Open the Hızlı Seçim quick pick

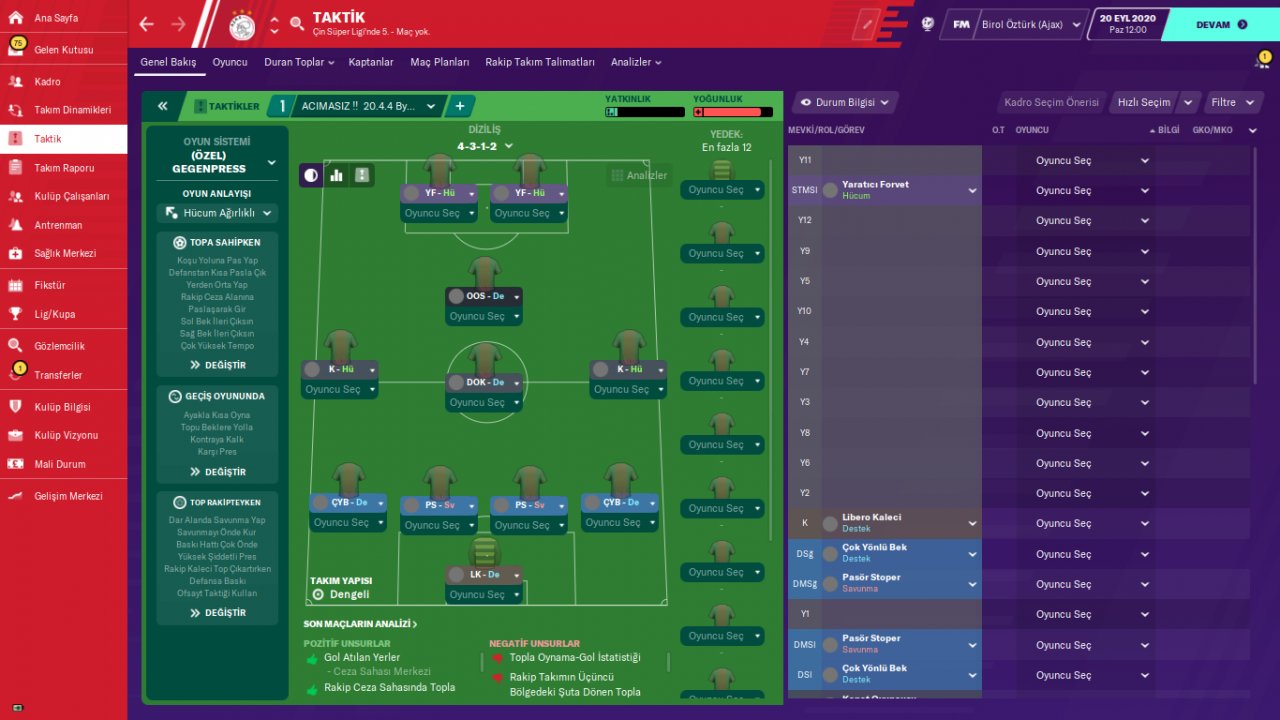click(x=1143, y=102)
